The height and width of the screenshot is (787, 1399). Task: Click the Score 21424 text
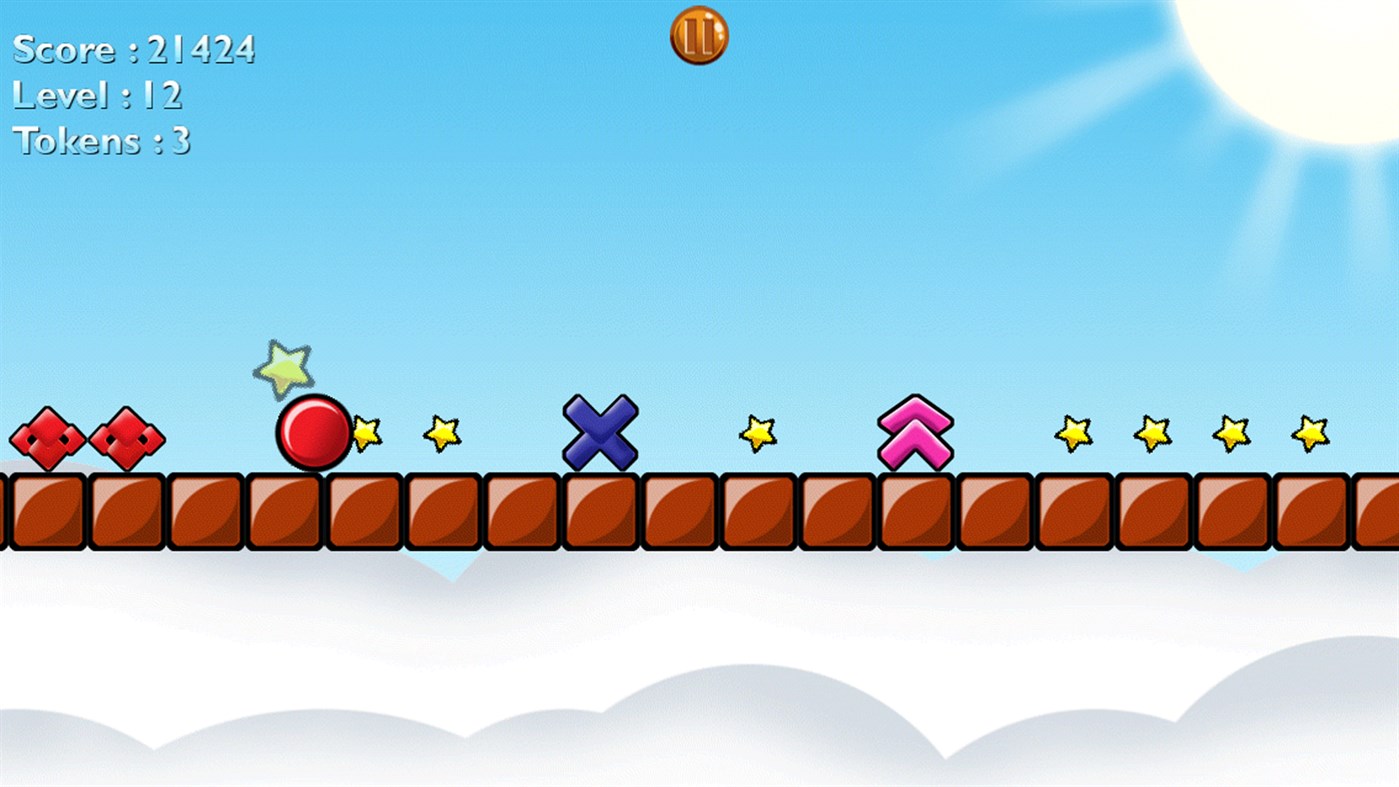click(135, 48)
